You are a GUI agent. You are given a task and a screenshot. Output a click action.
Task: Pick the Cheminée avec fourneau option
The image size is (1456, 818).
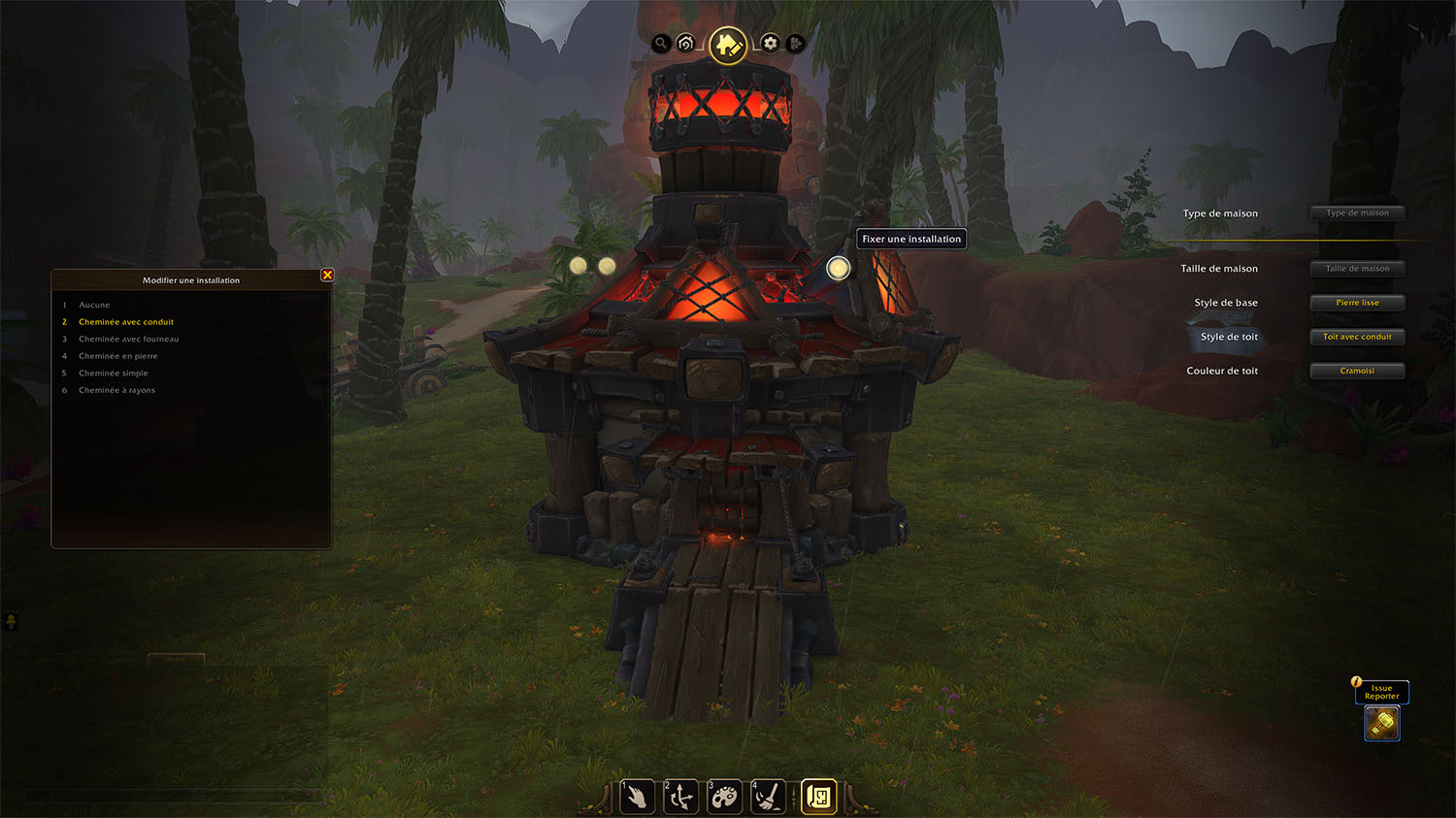(x=128, y=339)
